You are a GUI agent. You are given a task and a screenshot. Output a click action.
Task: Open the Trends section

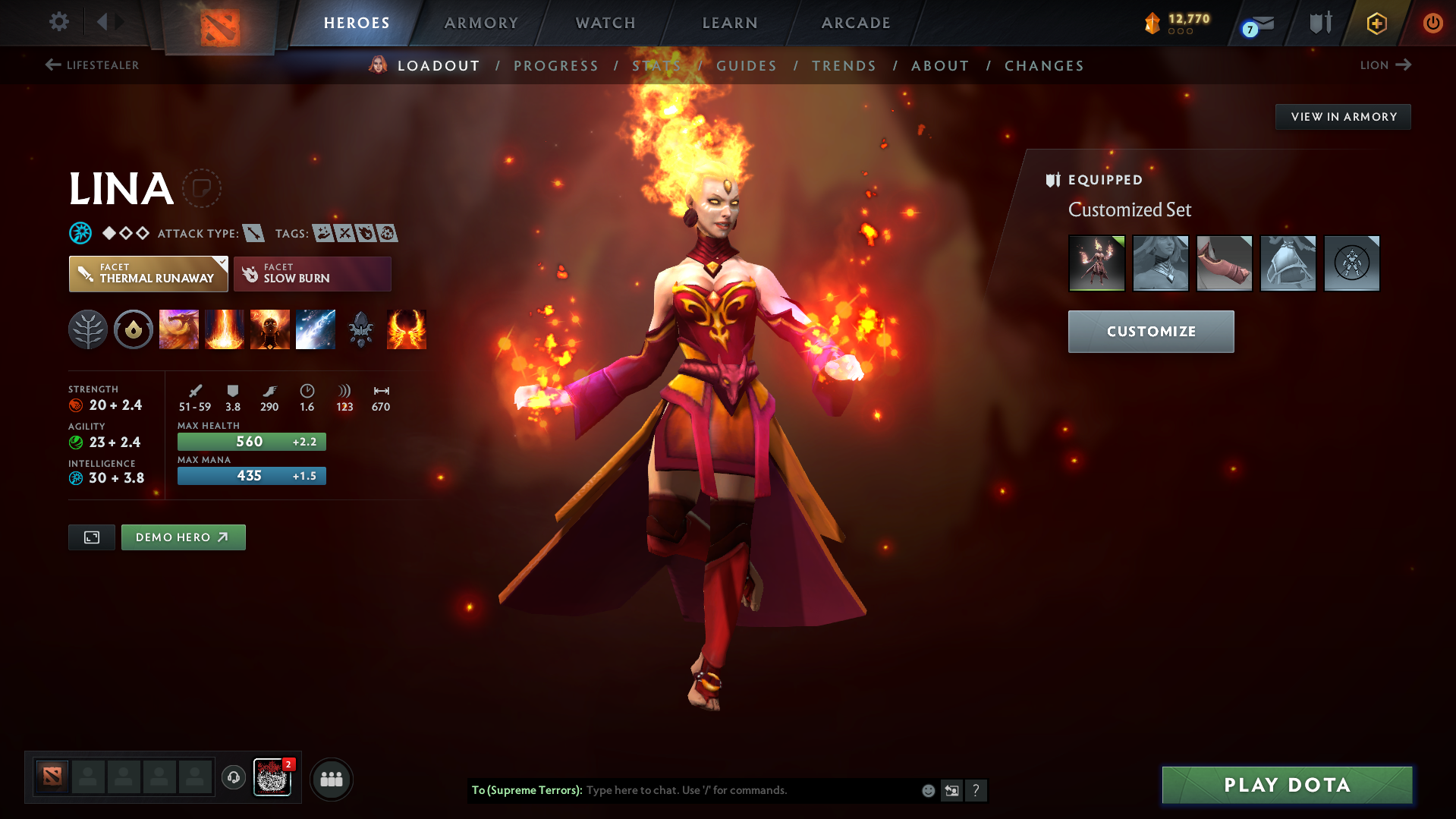[x=844, y=66]
